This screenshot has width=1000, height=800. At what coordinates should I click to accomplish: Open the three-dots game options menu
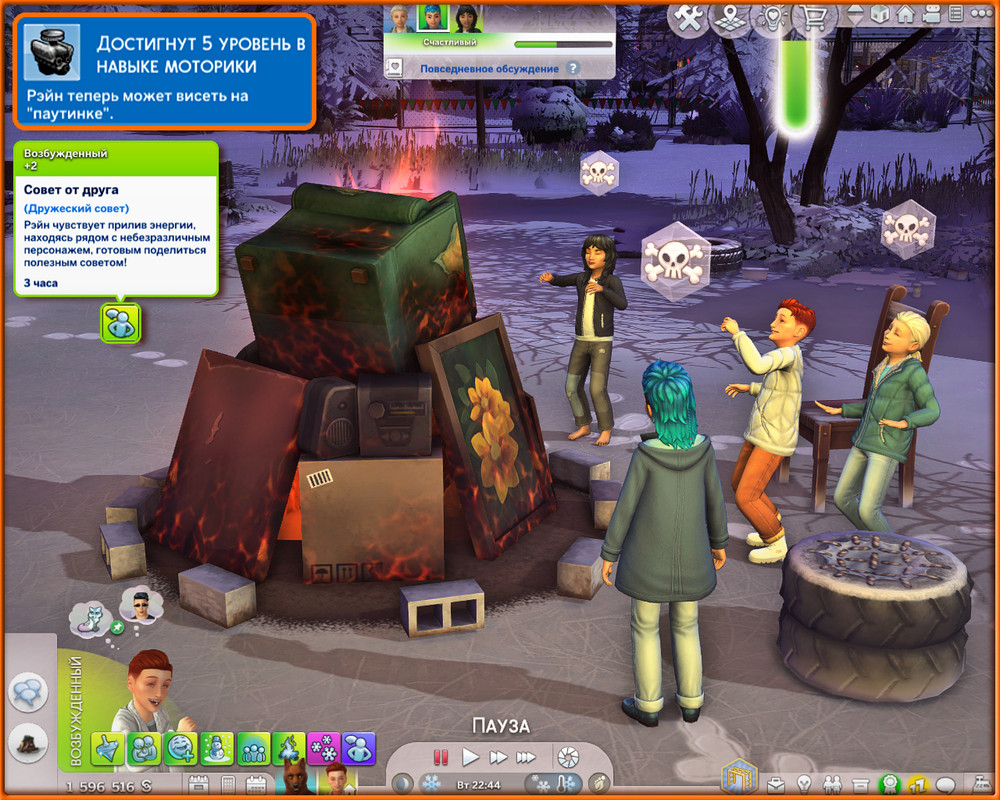[x=983, y=15]
